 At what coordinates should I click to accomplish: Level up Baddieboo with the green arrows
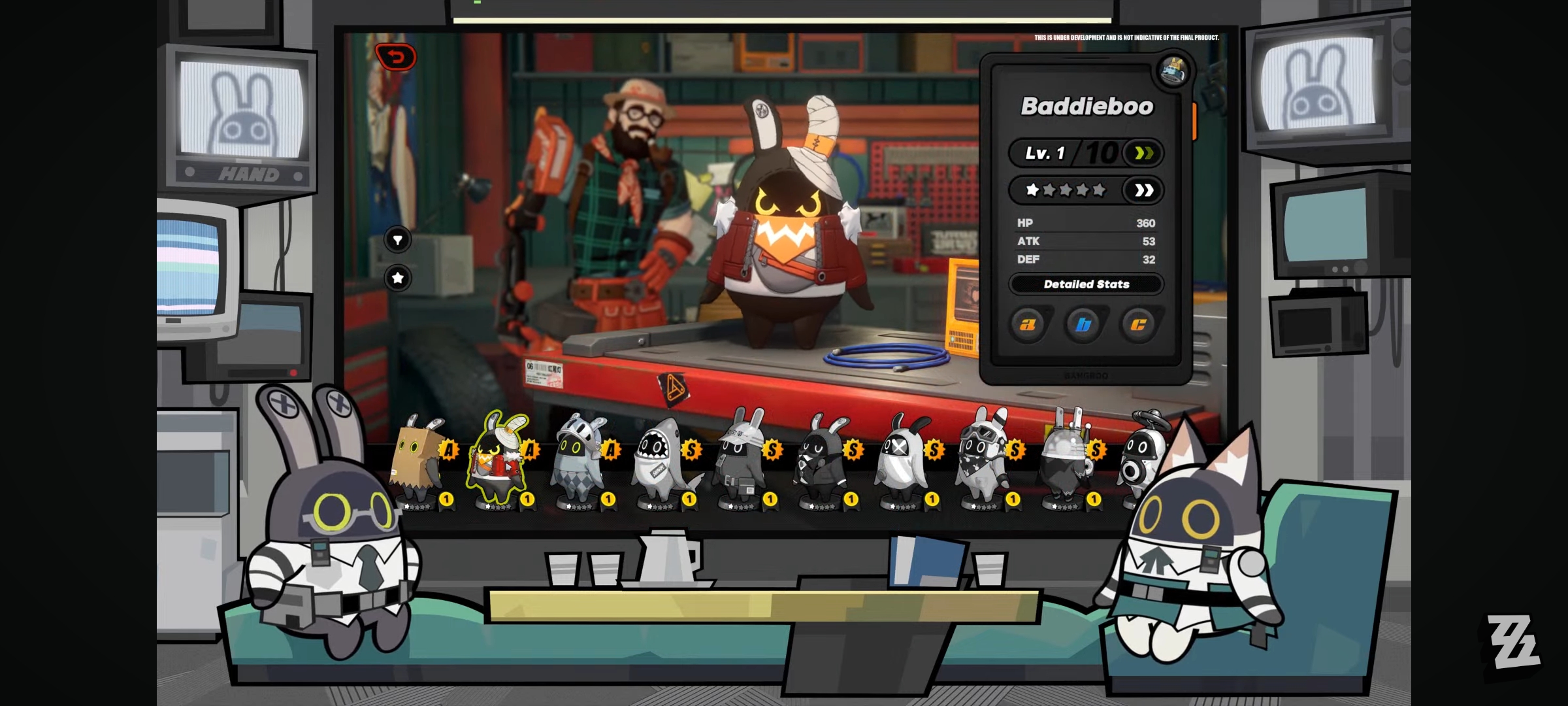(x=1143, y=154)
